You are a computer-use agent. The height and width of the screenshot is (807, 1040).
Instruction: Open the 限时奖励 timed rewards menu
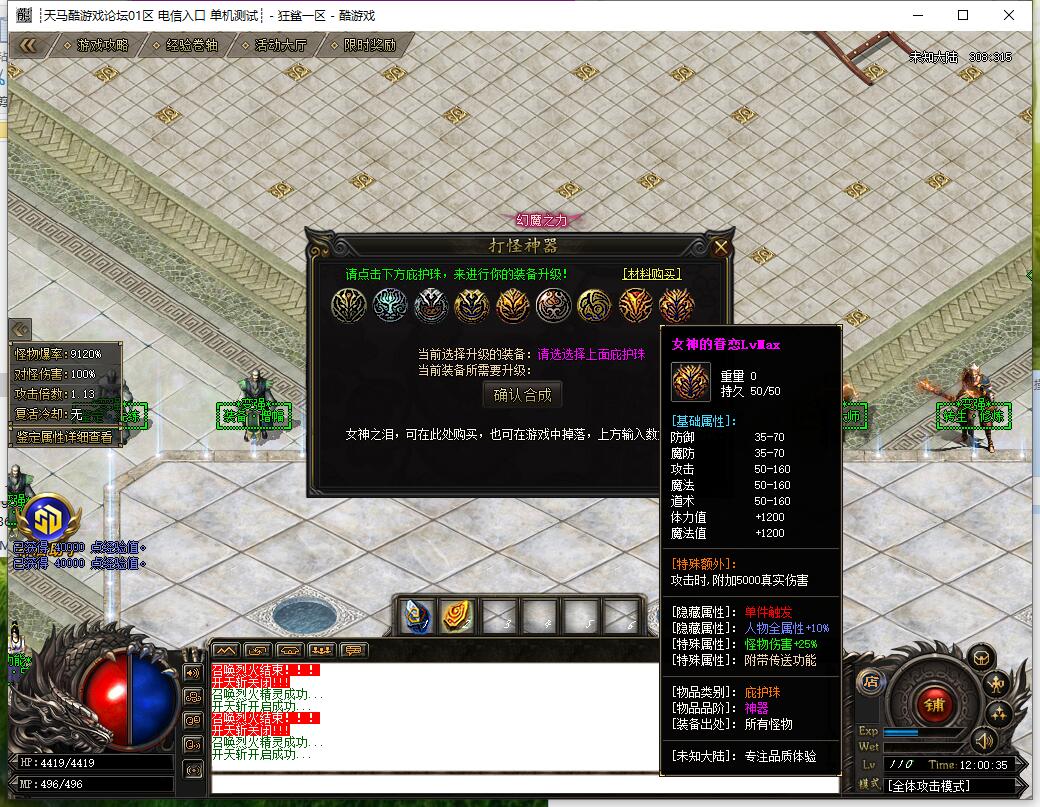[369, 45]
